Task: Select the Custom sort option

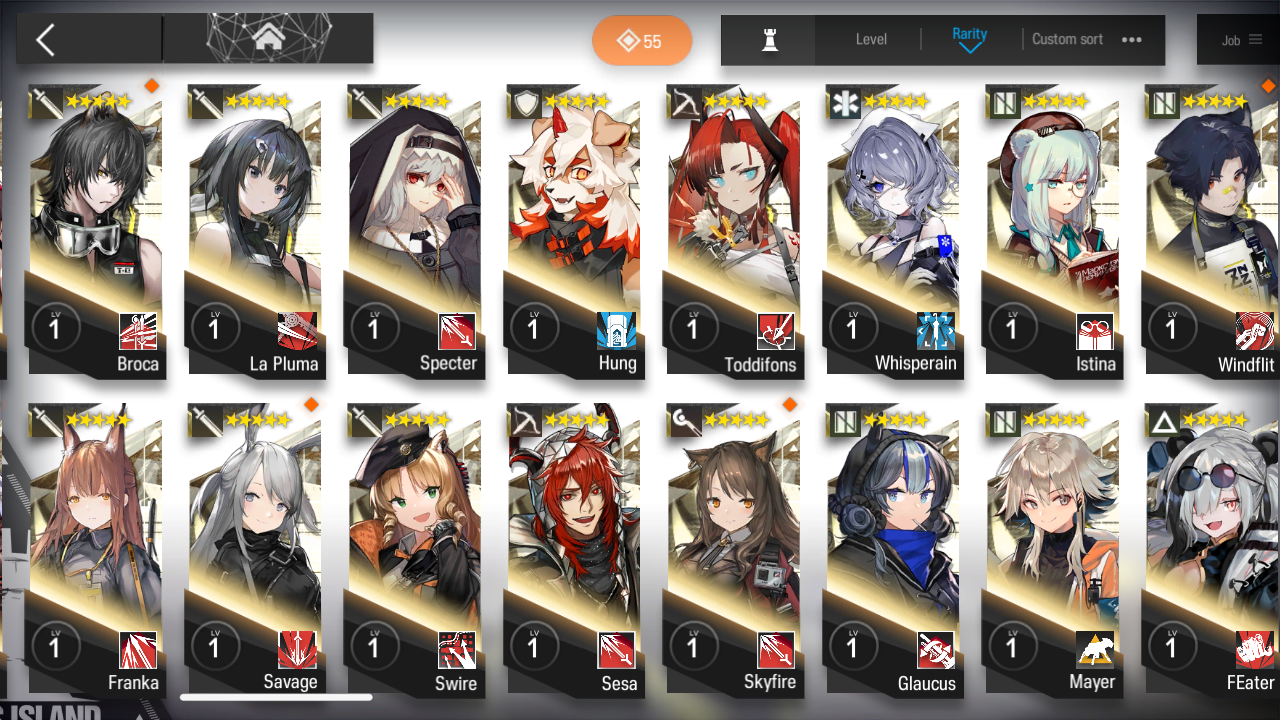Action: [1067, 40]
